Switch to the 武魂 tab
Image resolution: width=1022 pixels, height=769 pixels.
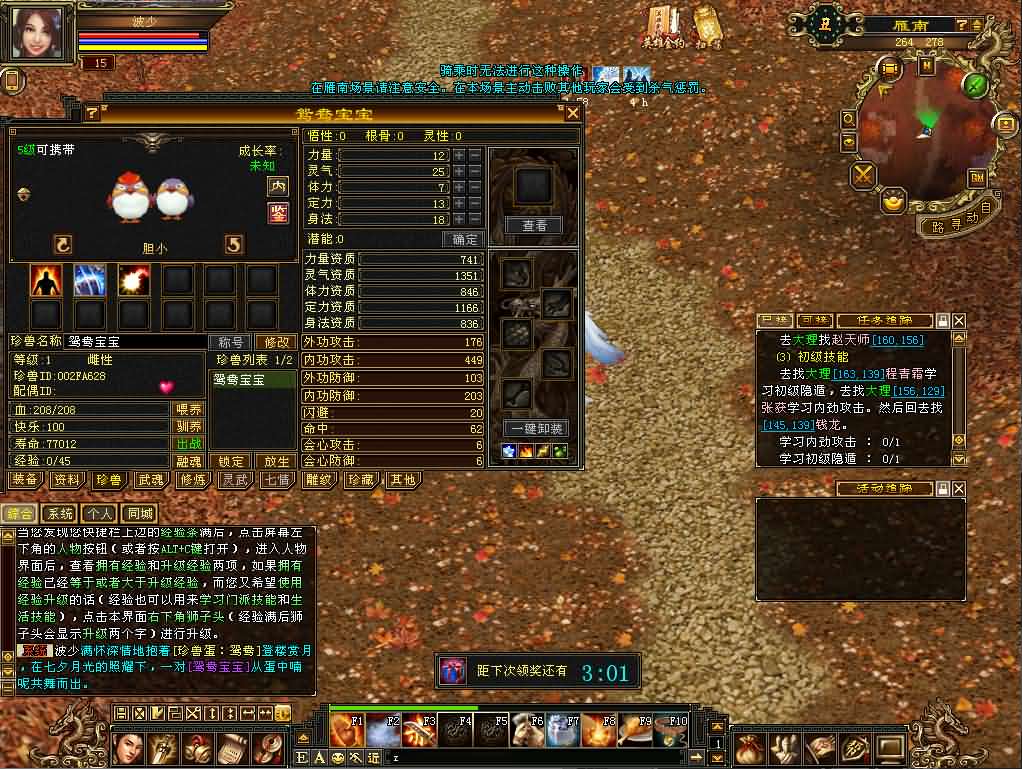151,480
